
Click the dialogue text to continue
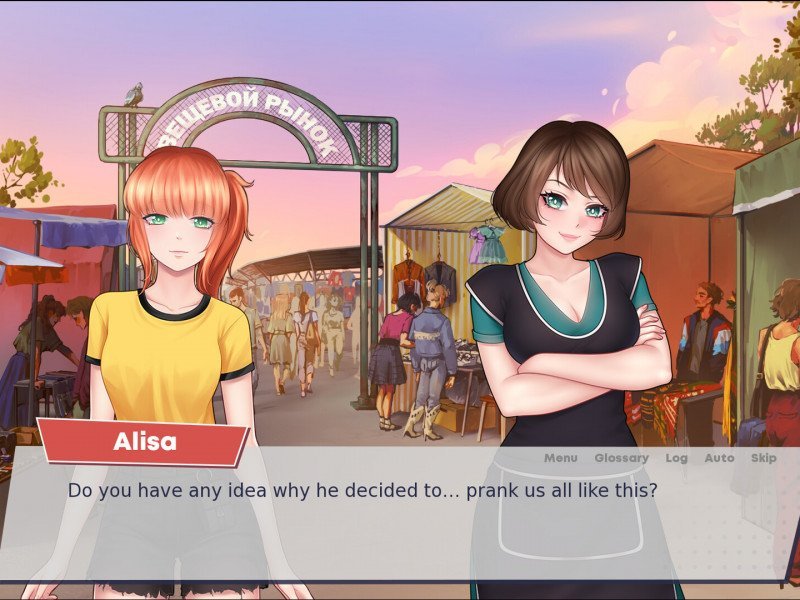point(362,491)
